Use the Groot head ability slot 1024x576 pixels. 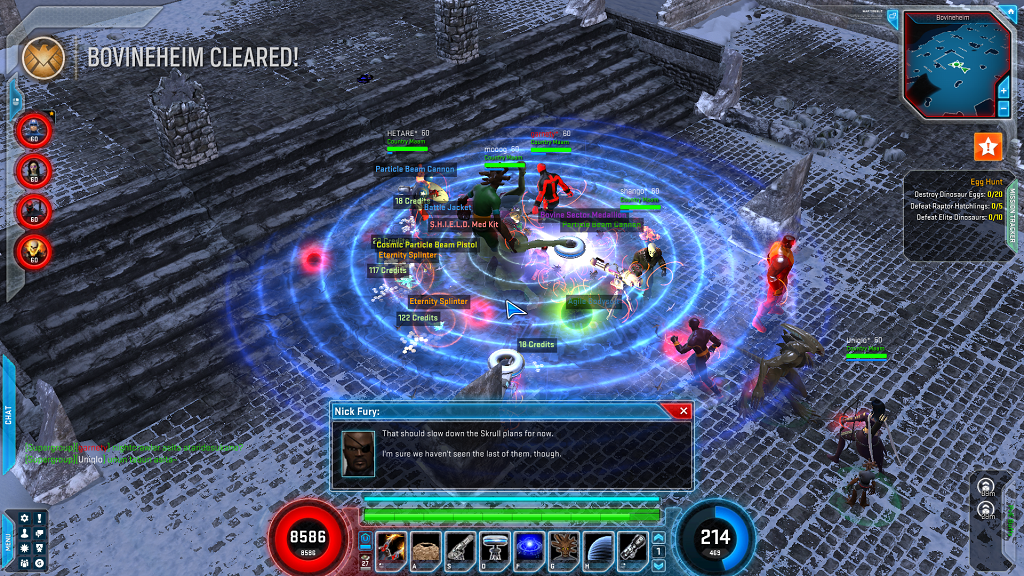563,547
